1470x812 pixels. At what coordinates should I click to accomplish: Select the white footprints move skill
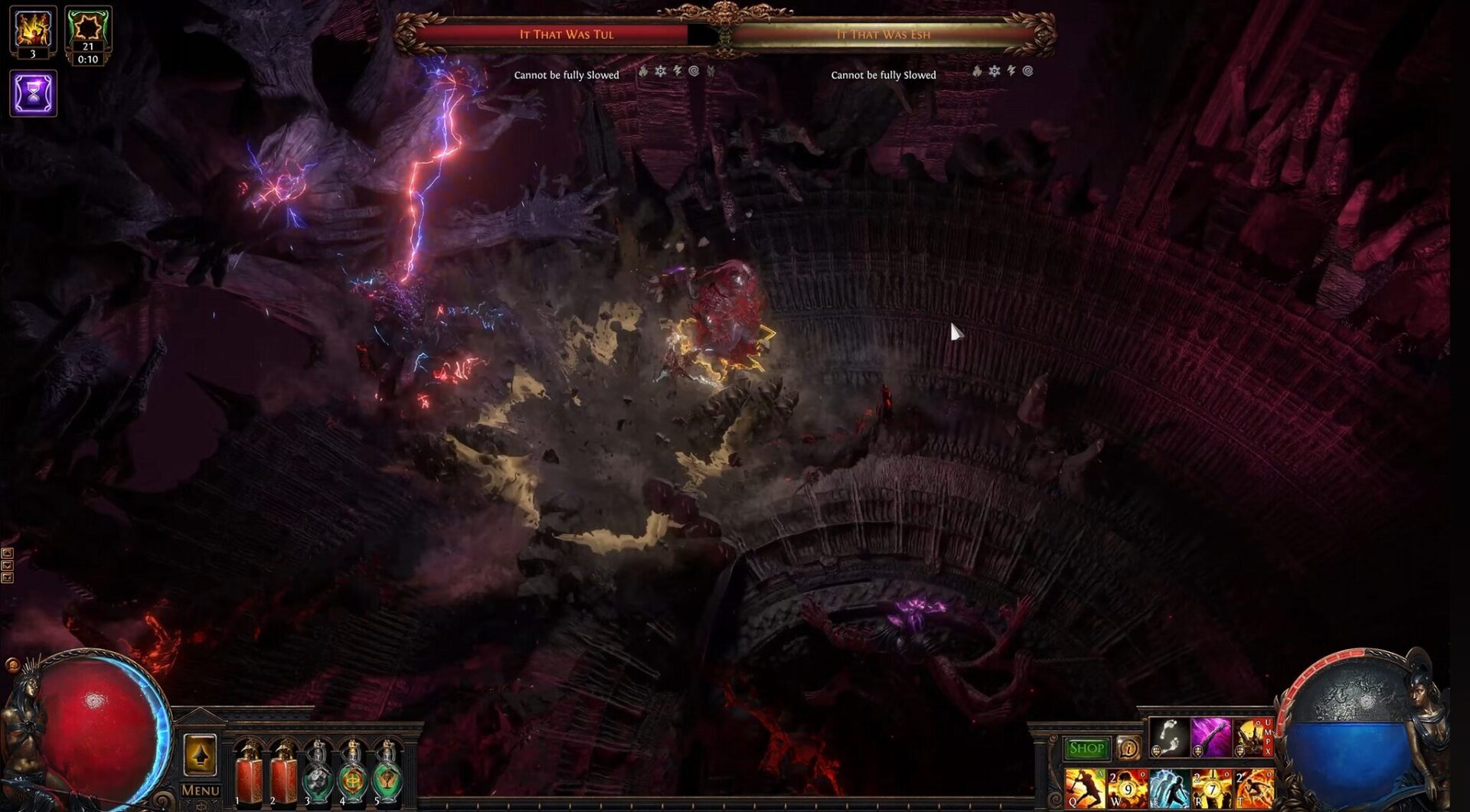[x=1169, y=738]
